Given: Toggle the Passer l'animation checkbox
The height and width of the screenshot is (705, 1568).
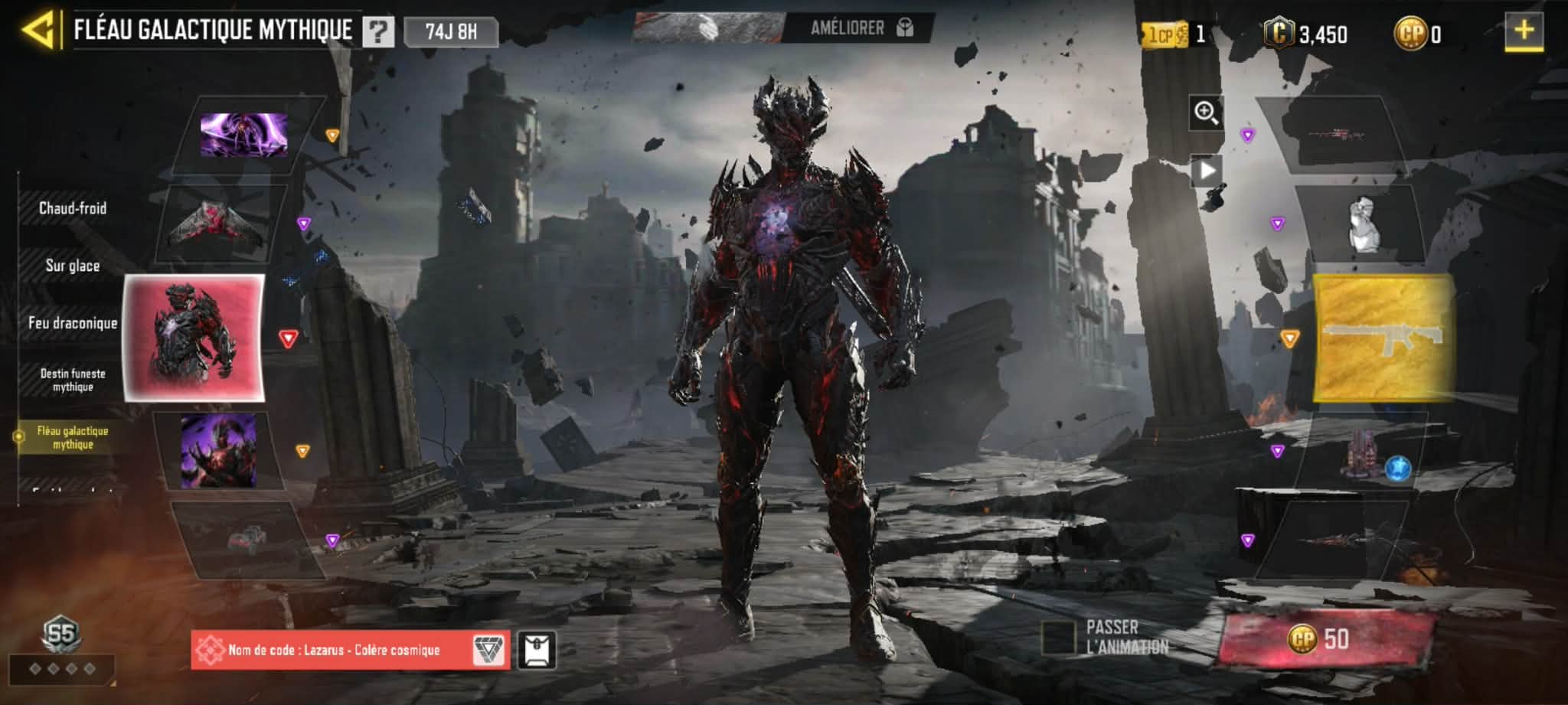Looking at the screenshot, I should click(1059, 638).
